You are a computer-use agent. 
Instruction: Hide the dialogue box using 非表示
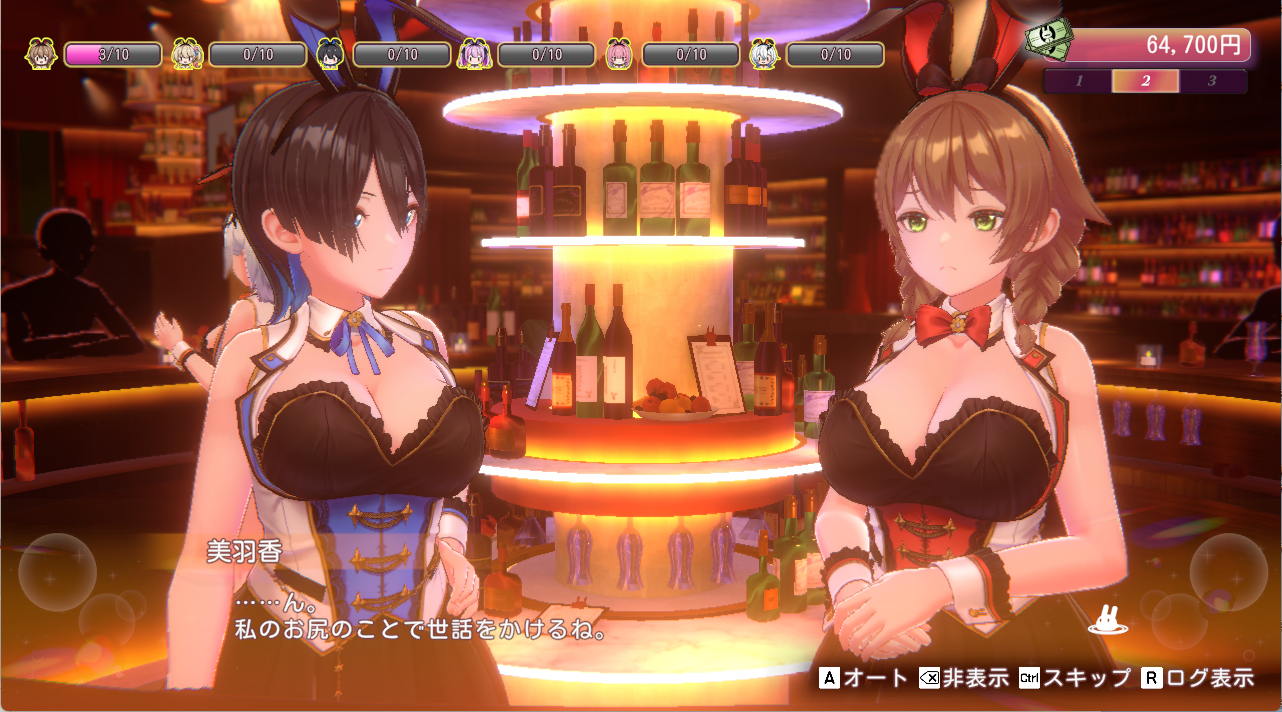pyautogui.click(x=963, y=678)
